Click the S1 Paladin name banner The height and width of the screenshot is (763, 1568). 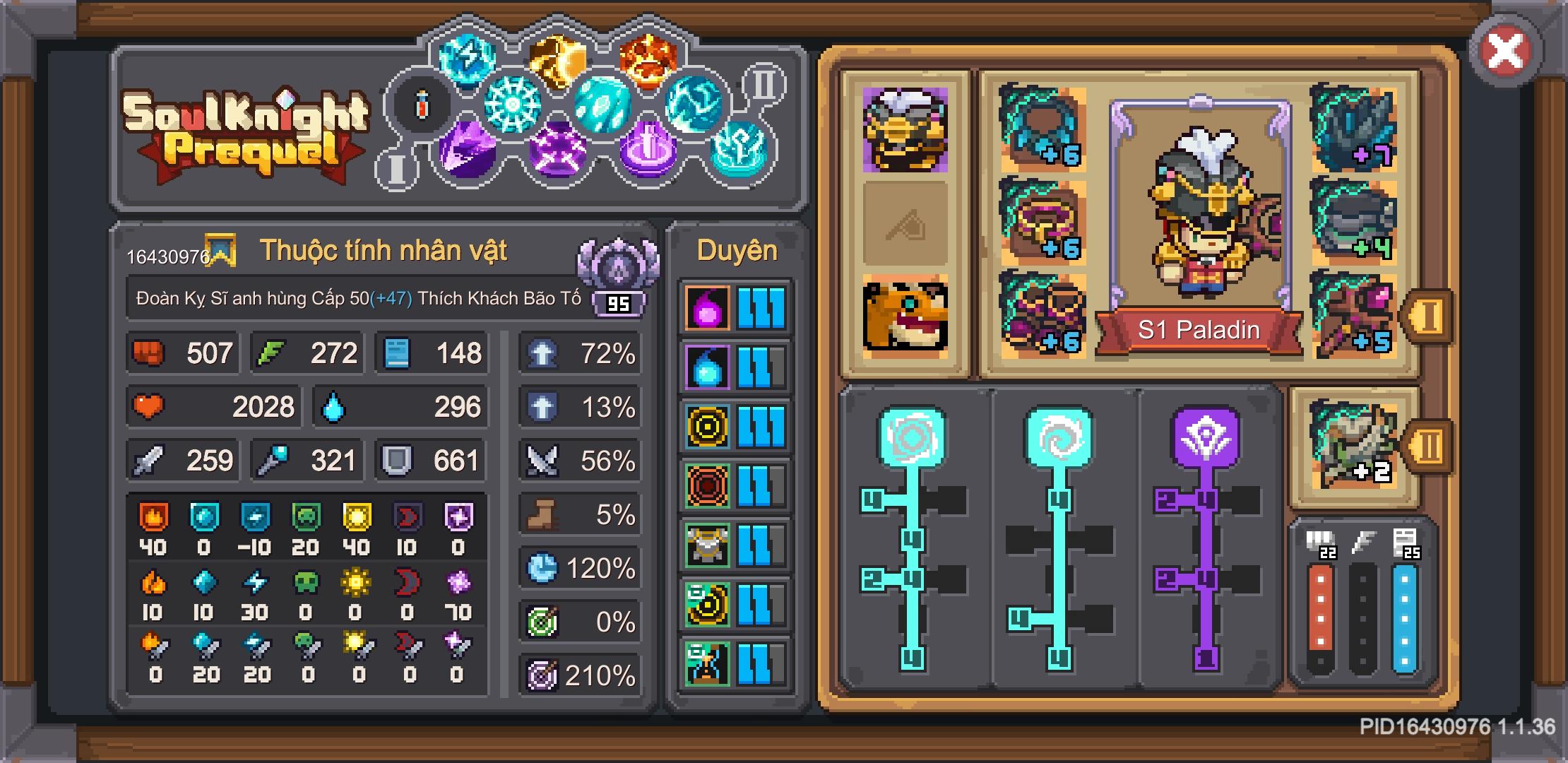tap(1201, 329)
